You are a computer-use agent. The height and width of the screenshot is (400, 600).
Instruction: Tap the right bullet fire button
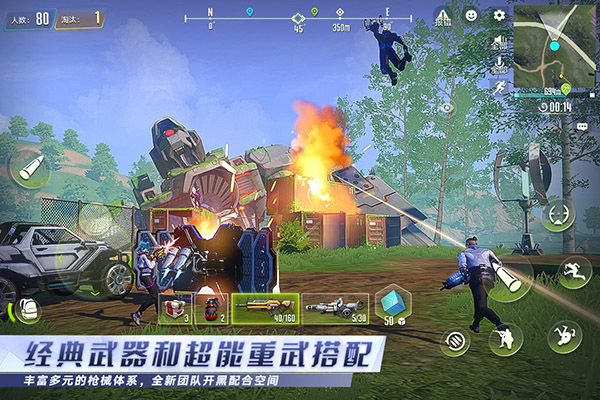509,279
